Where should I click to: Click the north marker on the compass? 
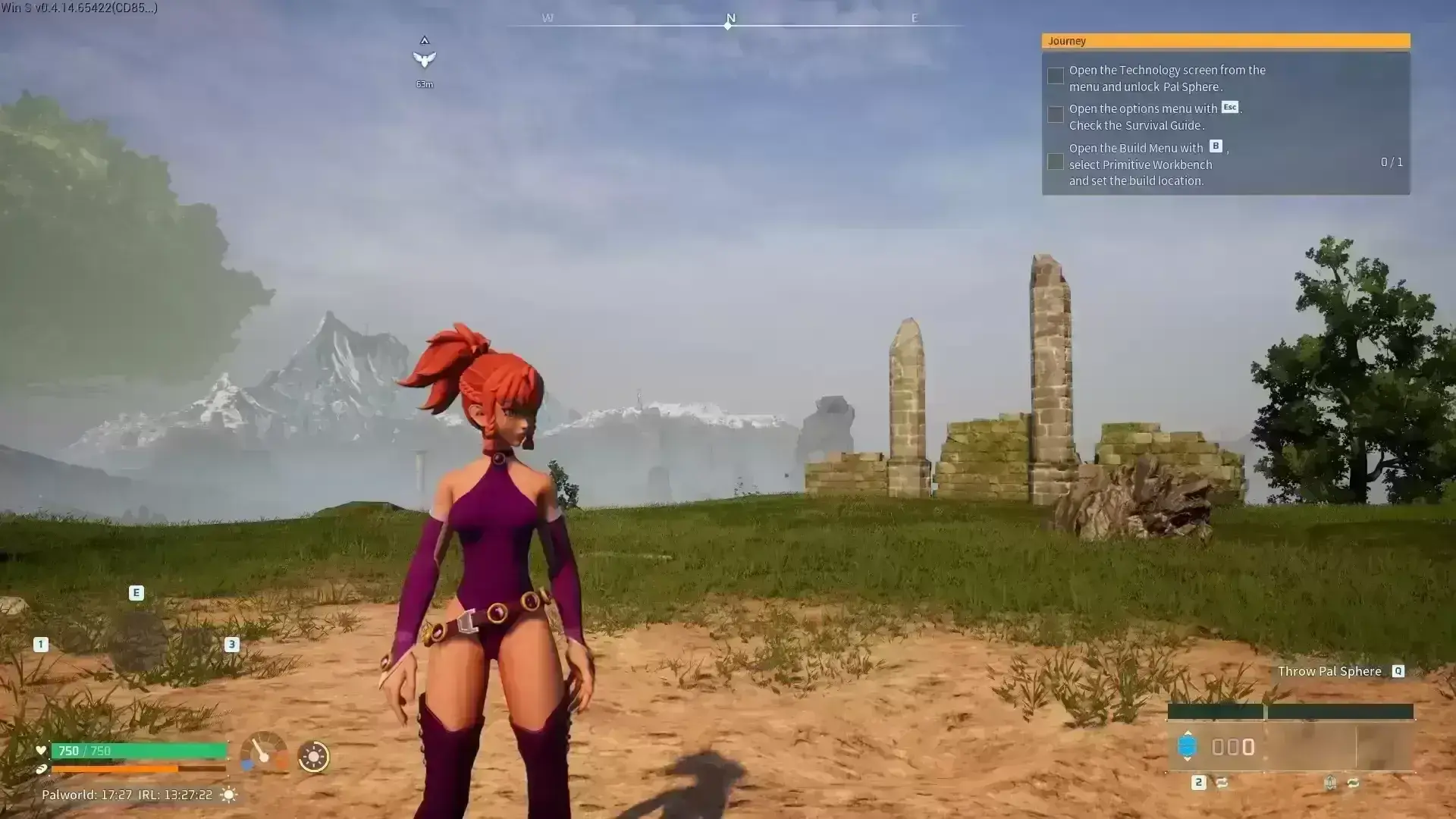(x=730, y=20)
